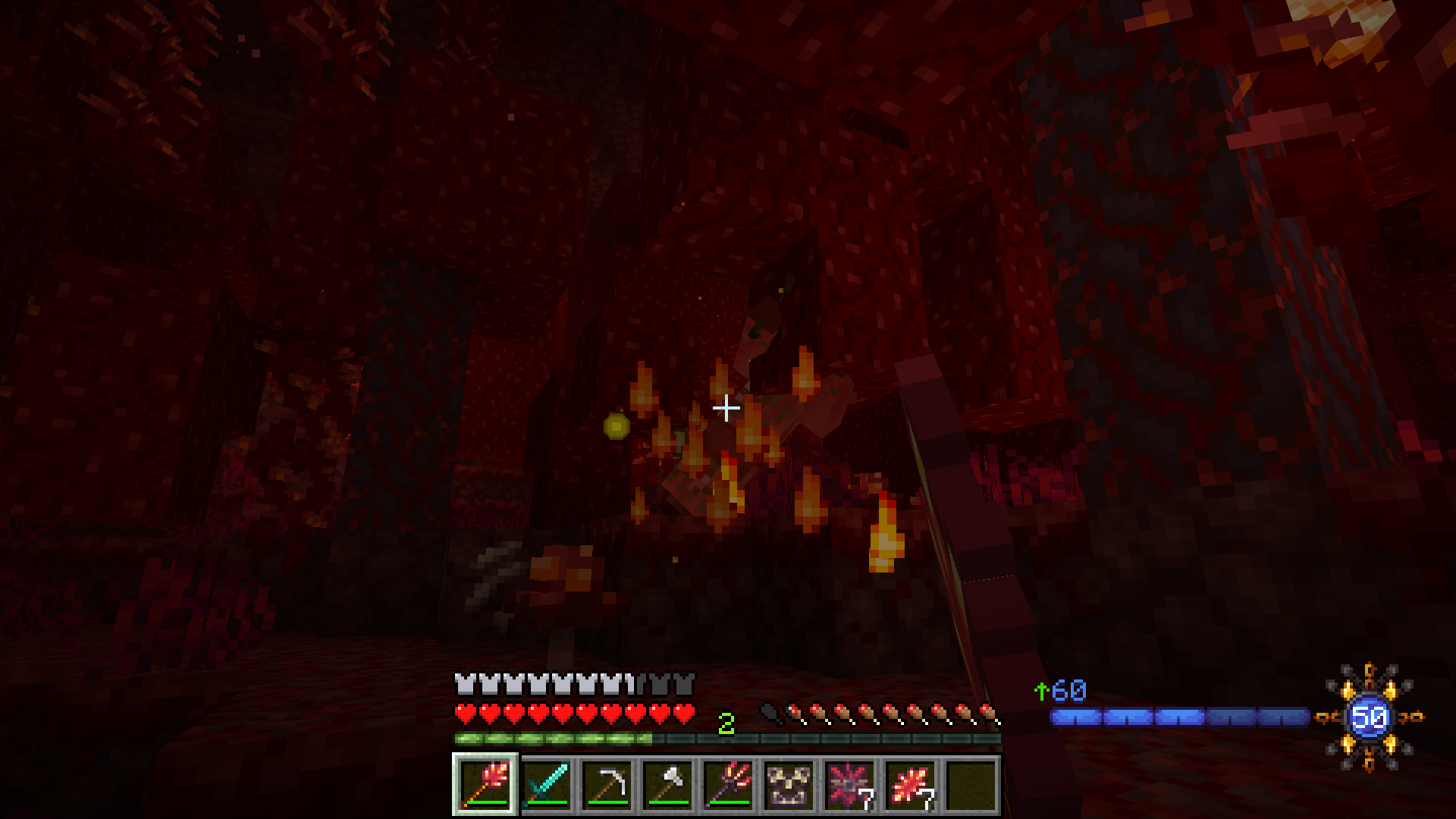
Task: Click the empty last hotbar slot
Action: 971,784
